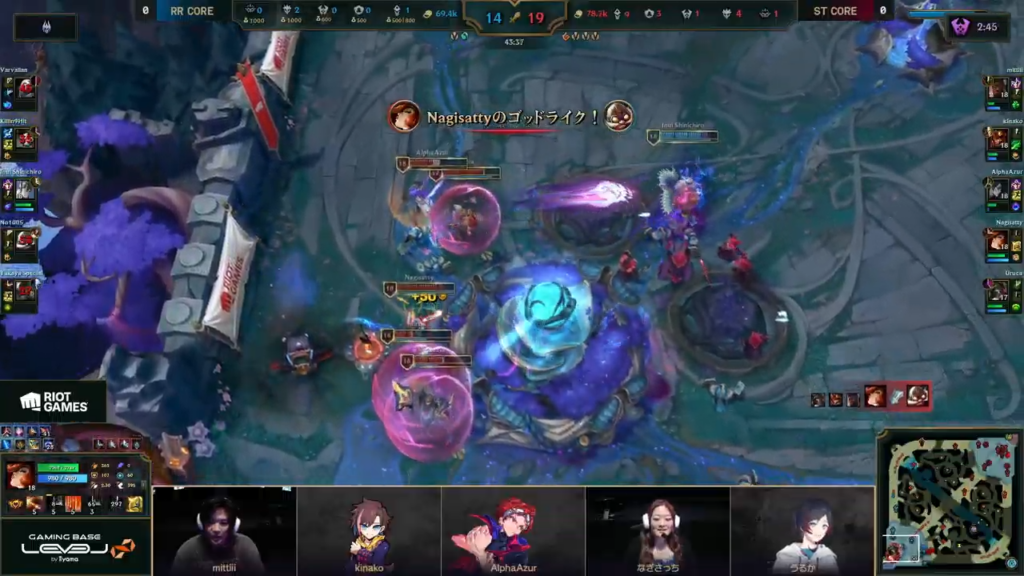This screenshot has height=576, width=1024.
Task: Click the ST CORE team name
Action: point(834,11)
